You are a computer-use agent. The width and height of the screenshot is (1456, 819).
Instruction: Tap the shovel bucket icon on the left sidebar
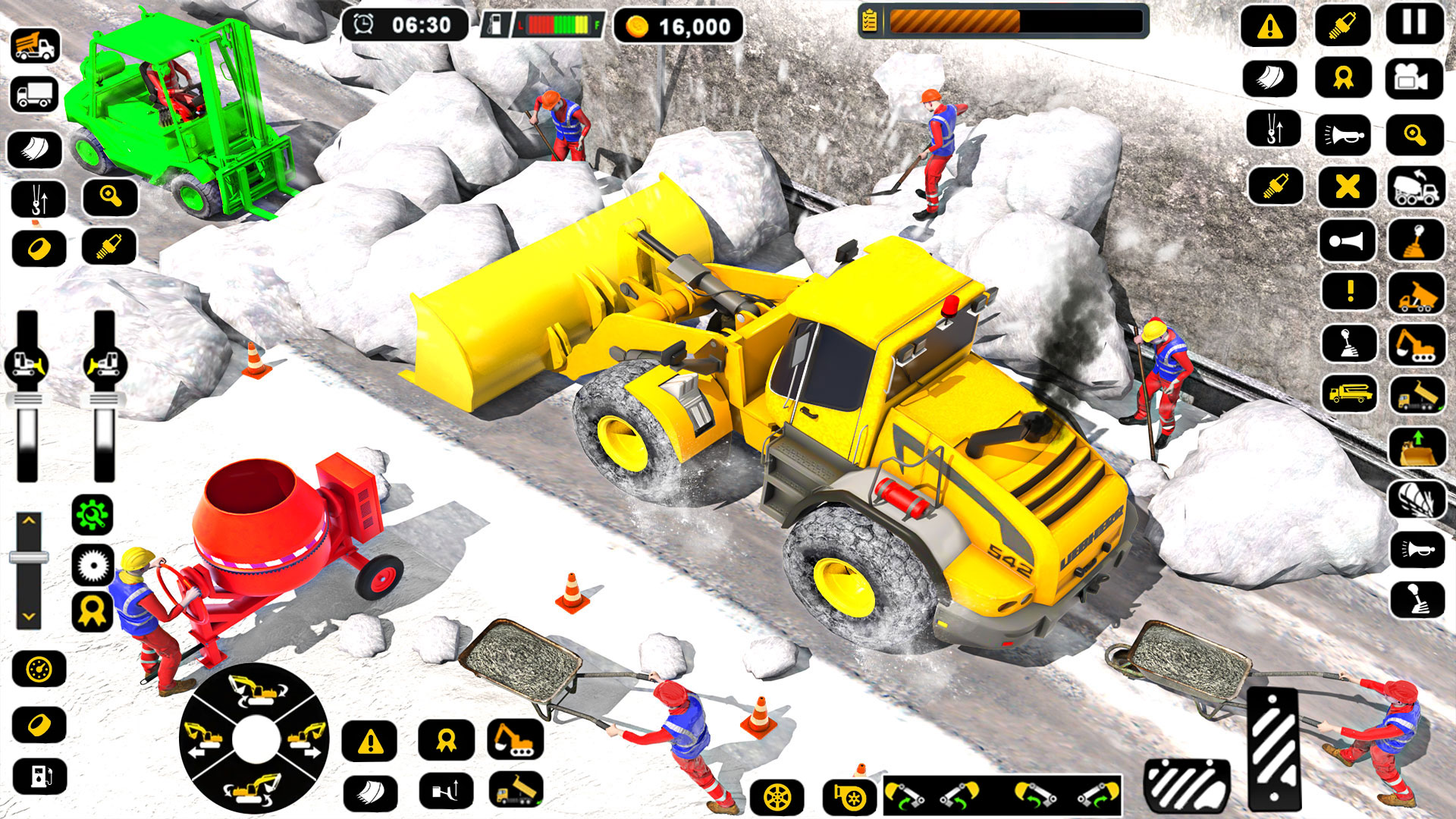(34, 149)
